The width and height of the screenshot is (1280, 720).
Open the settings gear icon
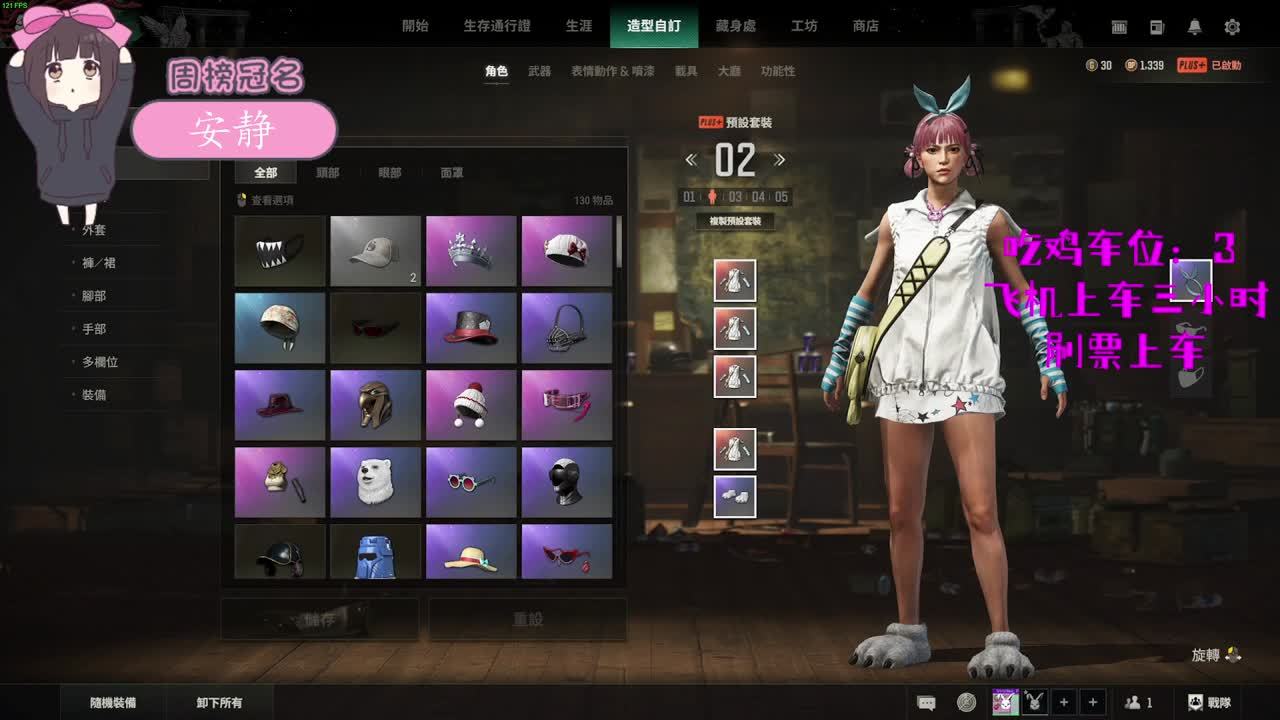click(1232, 27)
